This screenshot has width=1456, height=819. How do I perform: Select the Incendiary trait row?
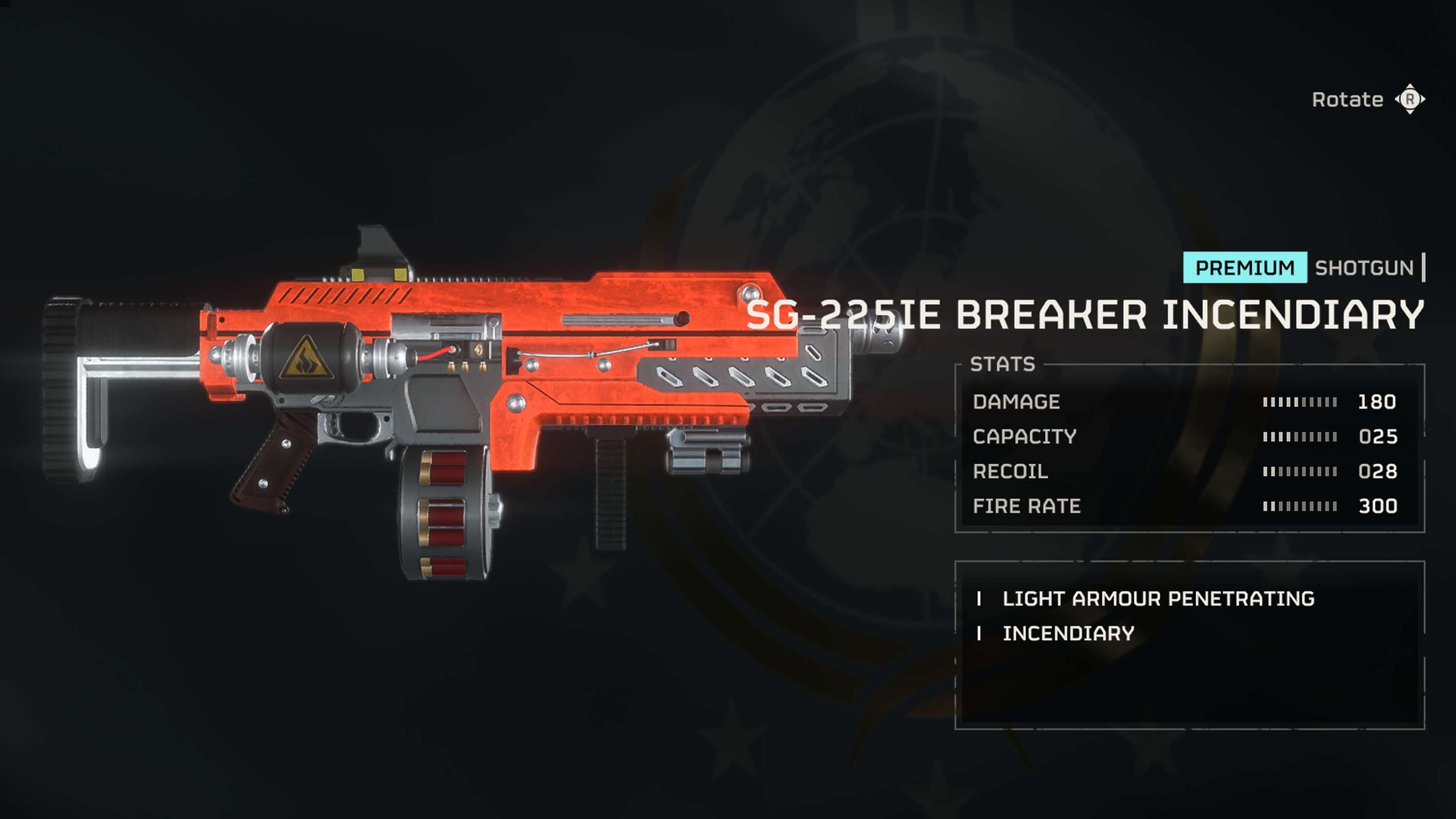point(1068,634)
